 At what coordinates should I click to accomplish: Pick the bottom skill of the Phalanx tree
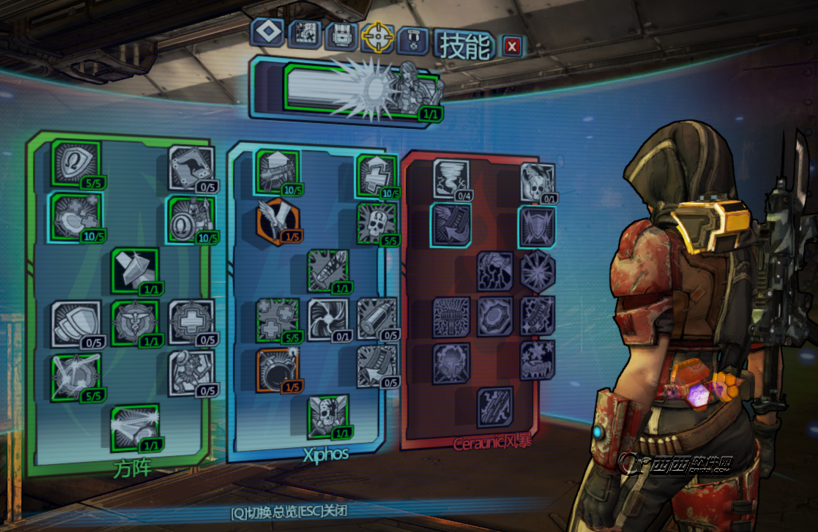pyautogui.click(x=134, y=426)
